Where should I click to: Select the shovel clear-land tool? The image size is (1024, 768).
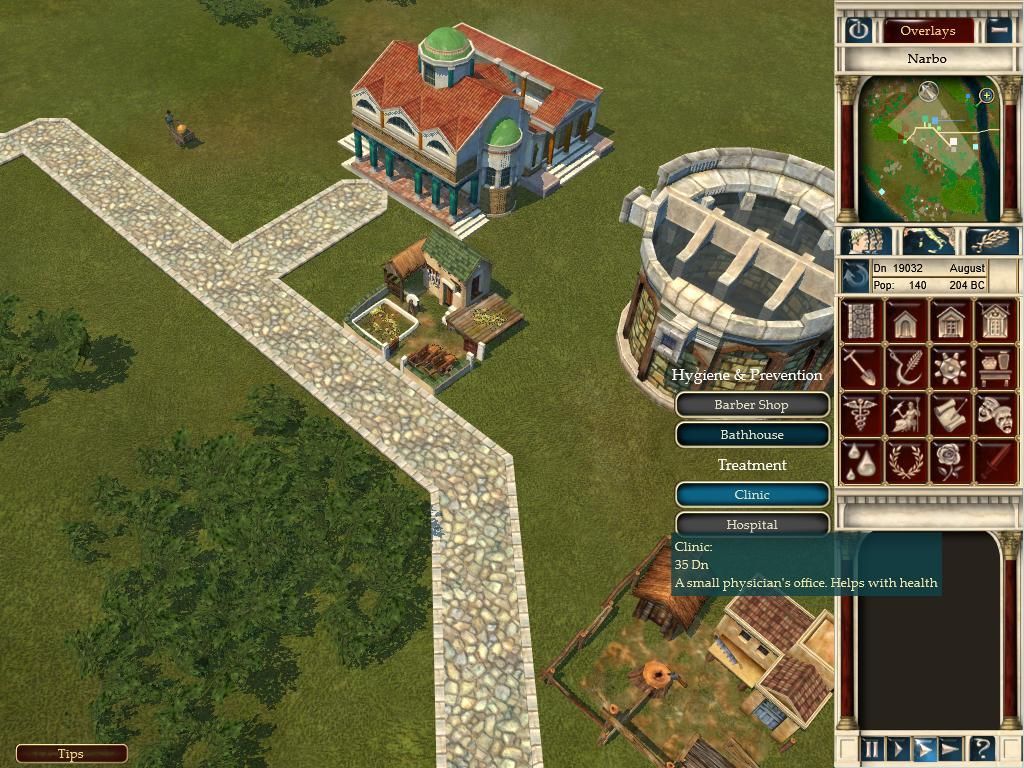pyautogui.click(x=860, y=368)
